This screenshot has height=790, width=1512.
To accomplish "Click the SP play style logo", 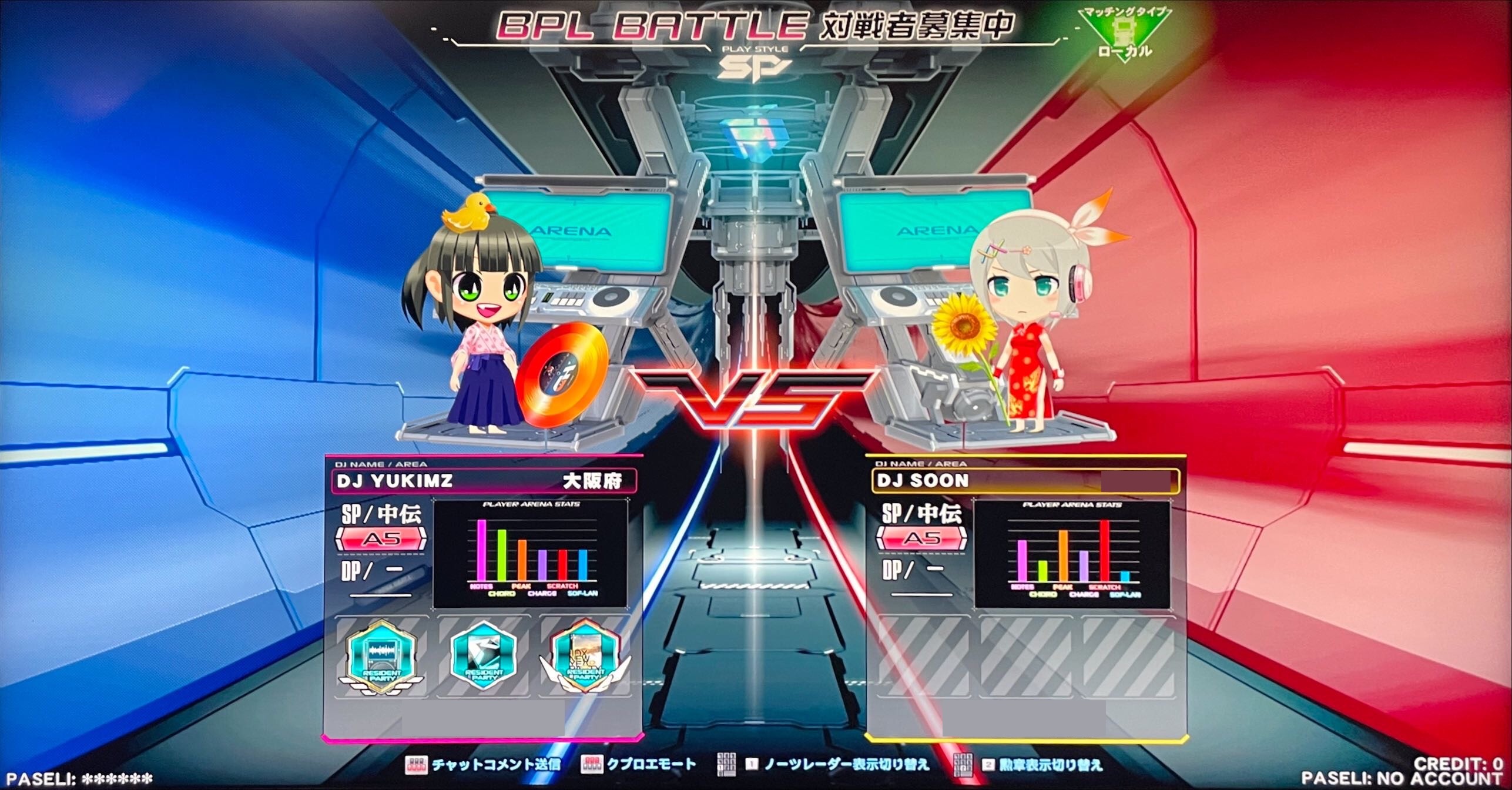I will pyautogui.click(x=753, y=68).
